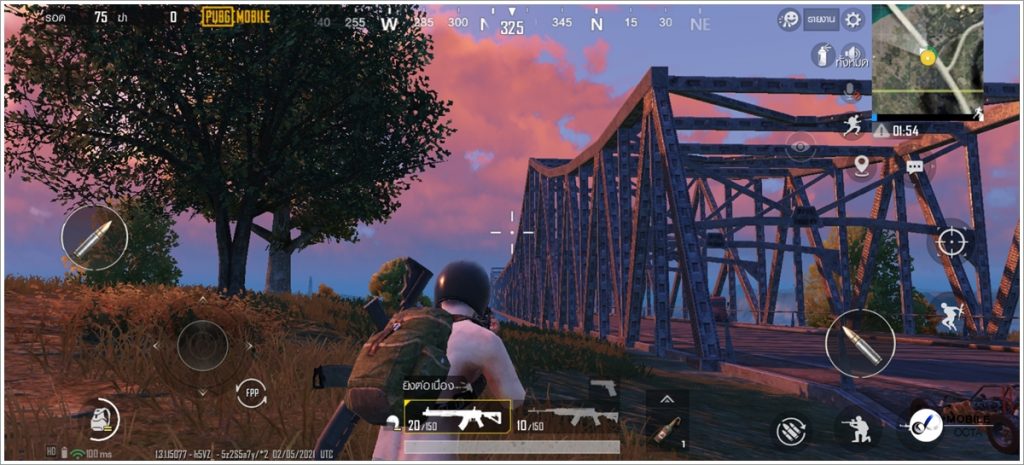The image size is (1024, 465).
Task: Toggle the auto-run sprint icon
Action: [852, 126]
